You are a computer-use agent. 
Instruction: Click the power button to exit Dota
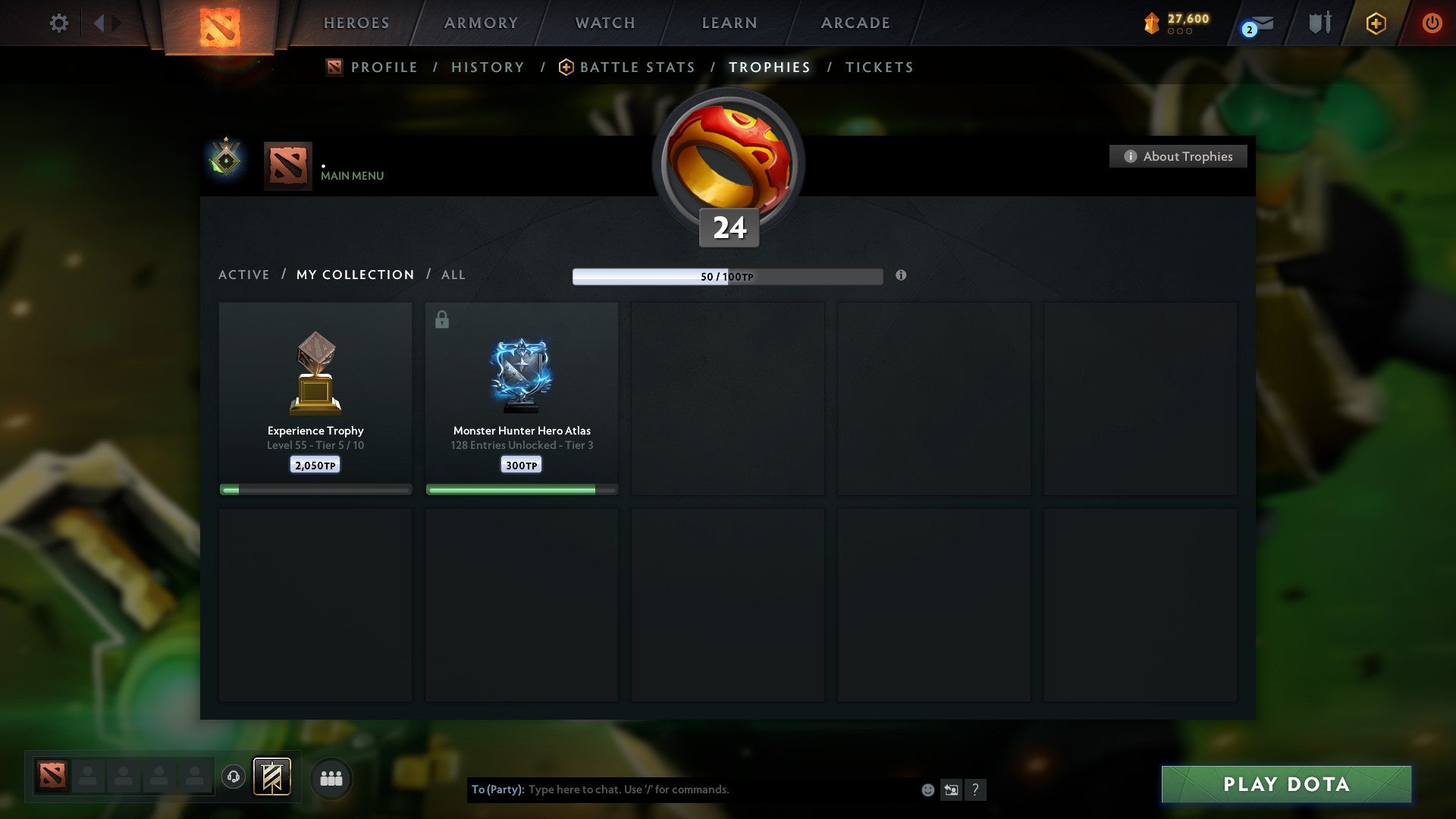(x=1432, y=23)
